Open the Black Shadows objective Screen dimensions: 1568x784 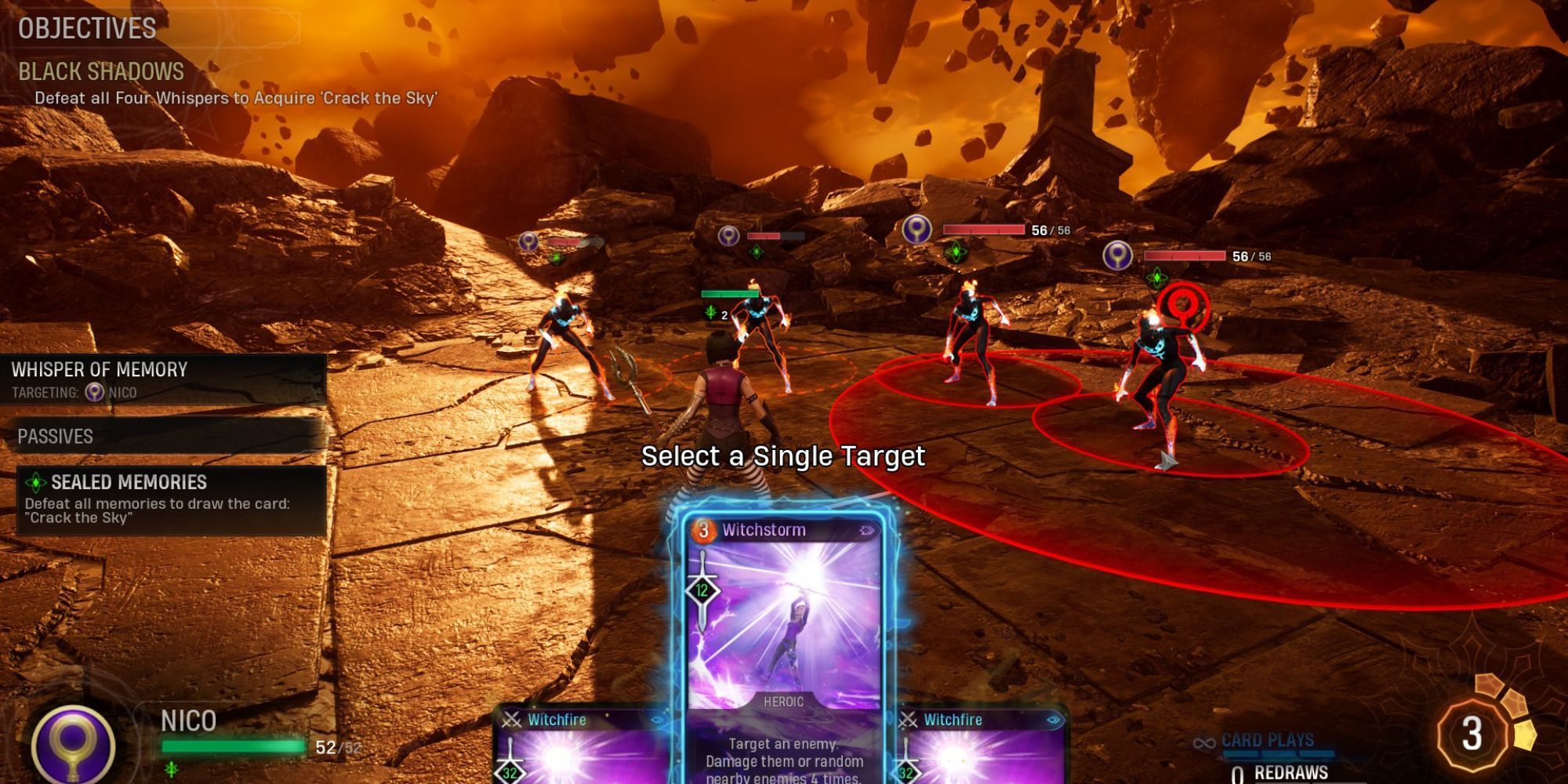101,72
